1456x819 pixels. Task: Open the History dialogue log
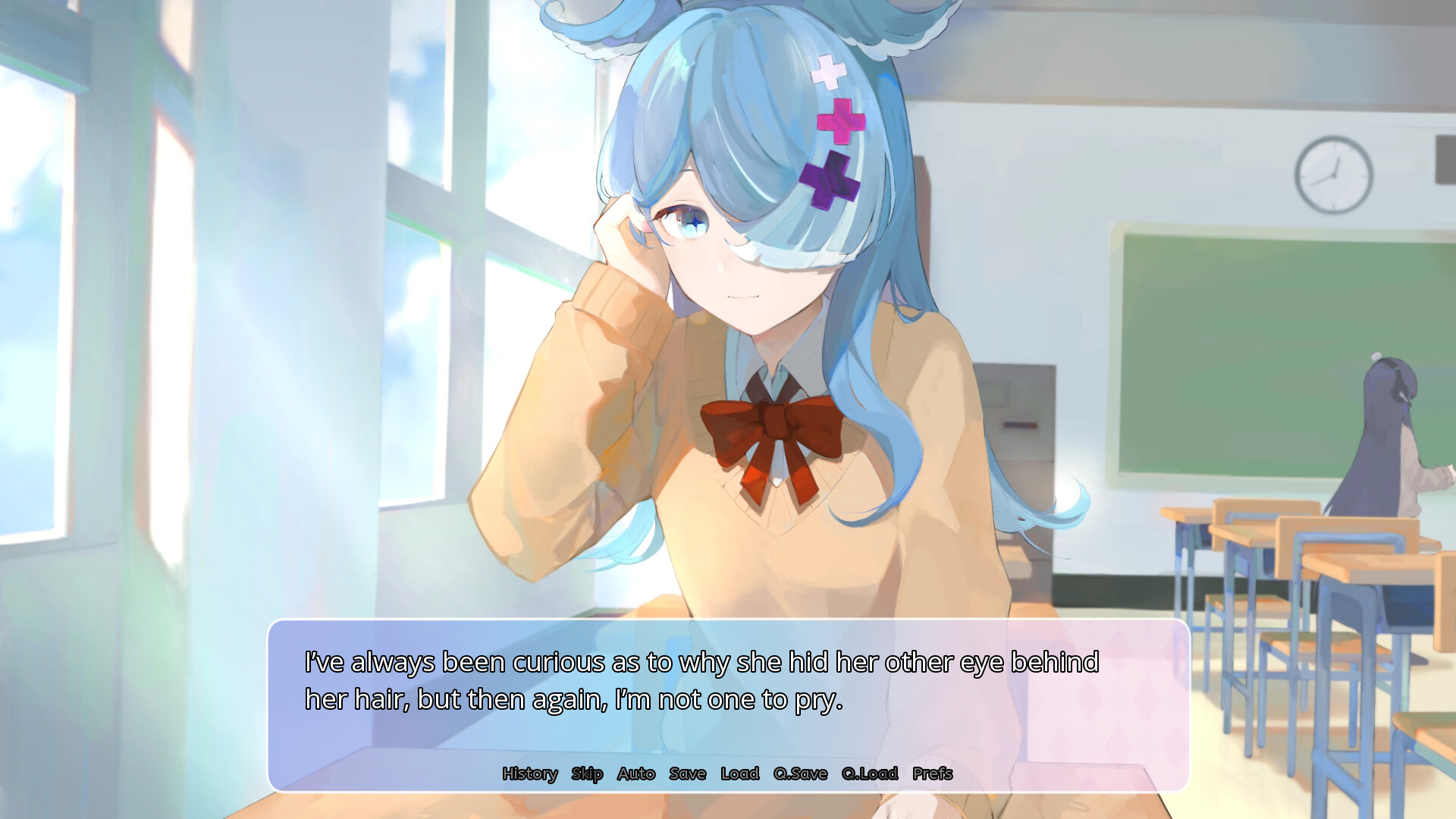(531, 774)
